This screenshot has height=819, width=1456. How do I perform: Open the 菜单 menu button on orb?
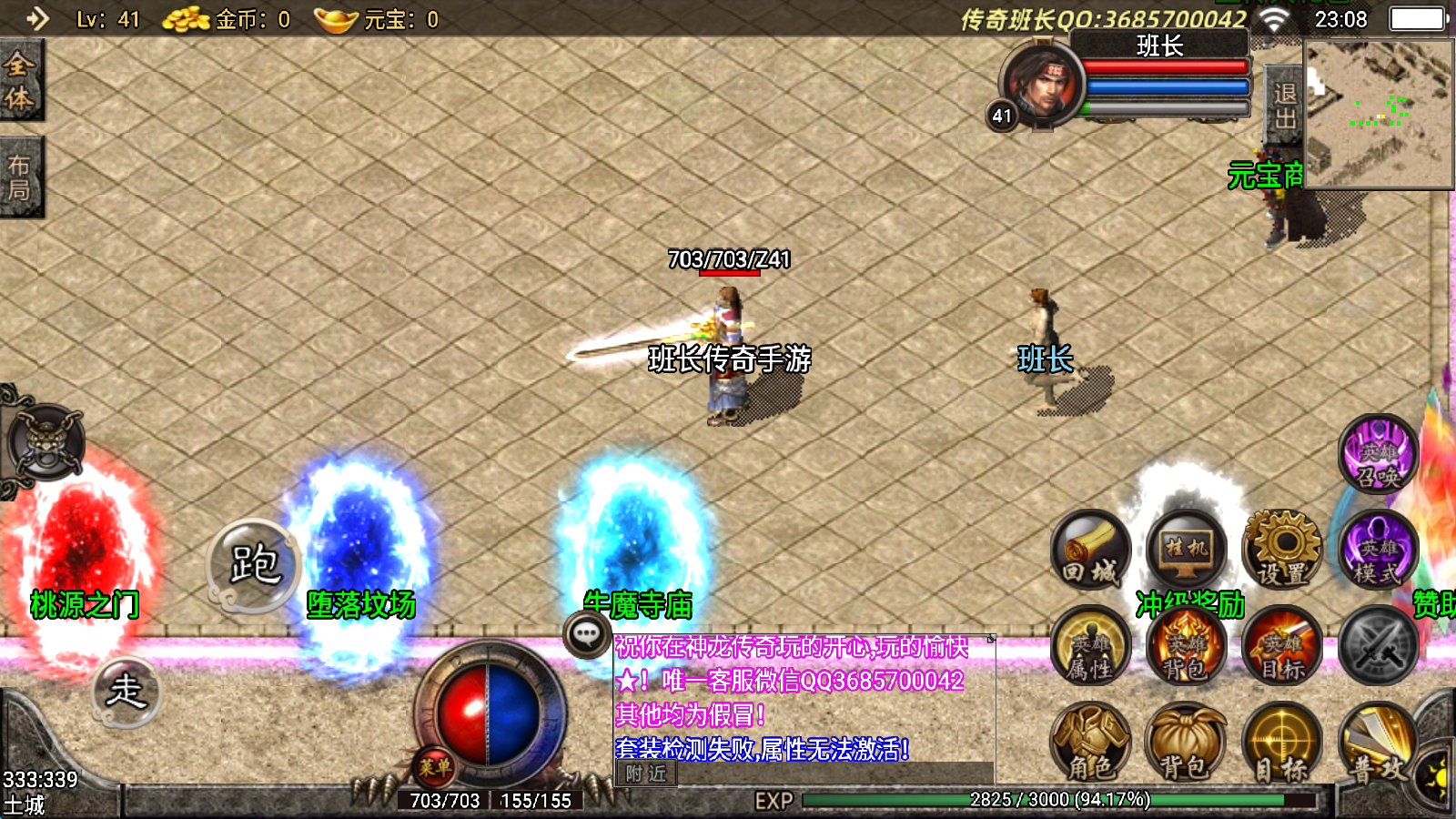tap(435, 767)
